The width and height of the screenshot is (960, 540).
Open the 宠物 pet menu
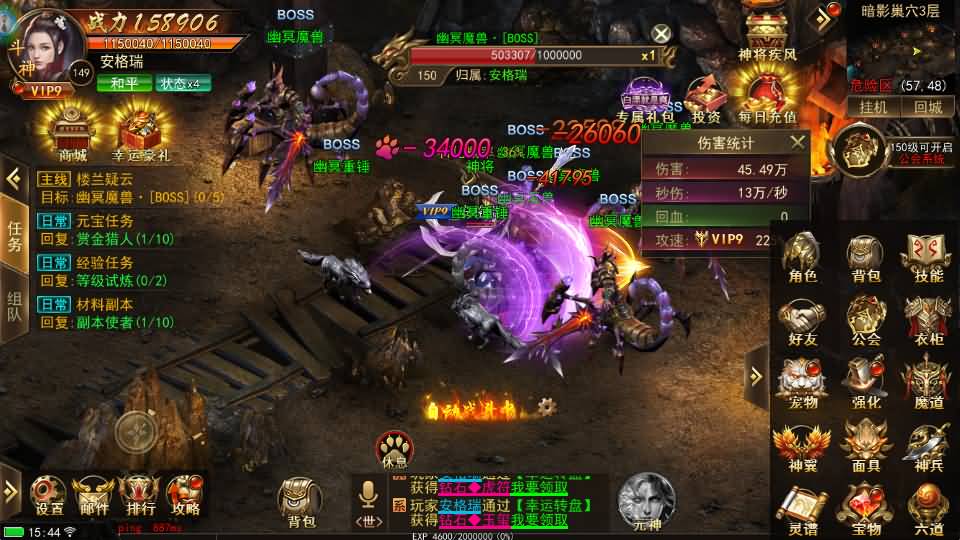(802, 382)
